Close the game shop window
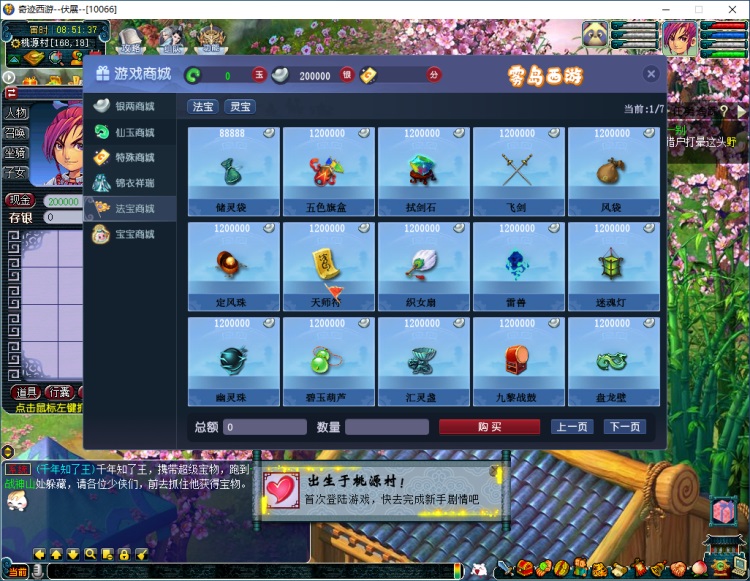 point(650,74)
